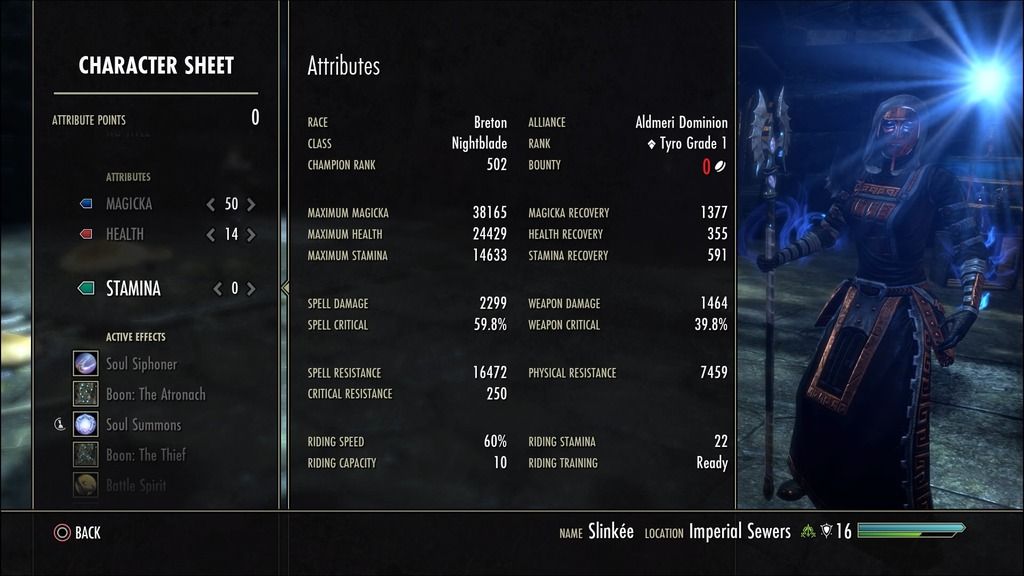Viewport: 1024px width, 576px height.
Task: Select the Stamina attribute row
Action: pyautogui.click(x=133, y=288)
